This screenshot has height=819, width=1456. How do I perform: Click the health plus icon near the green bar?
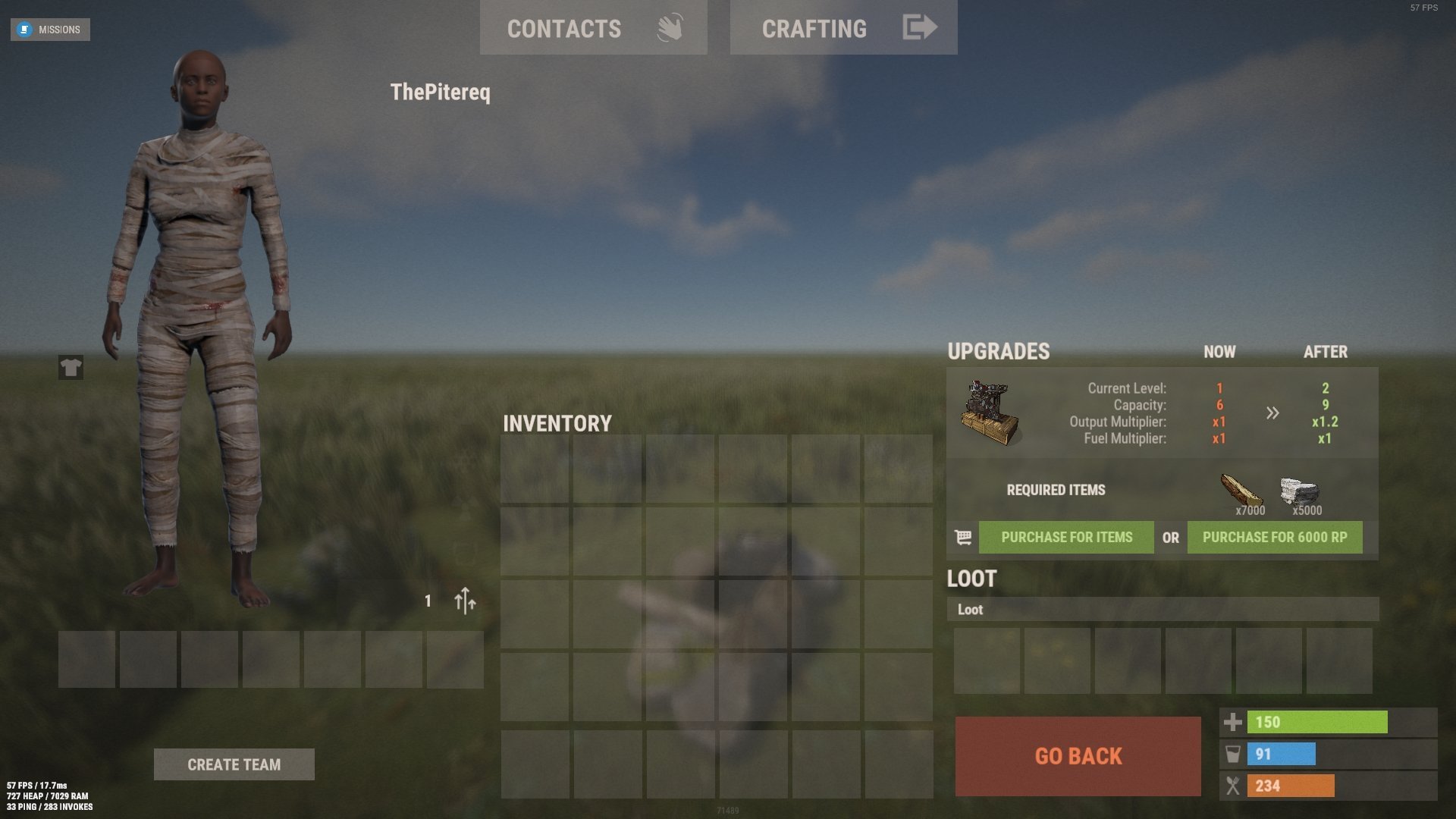1233,722
